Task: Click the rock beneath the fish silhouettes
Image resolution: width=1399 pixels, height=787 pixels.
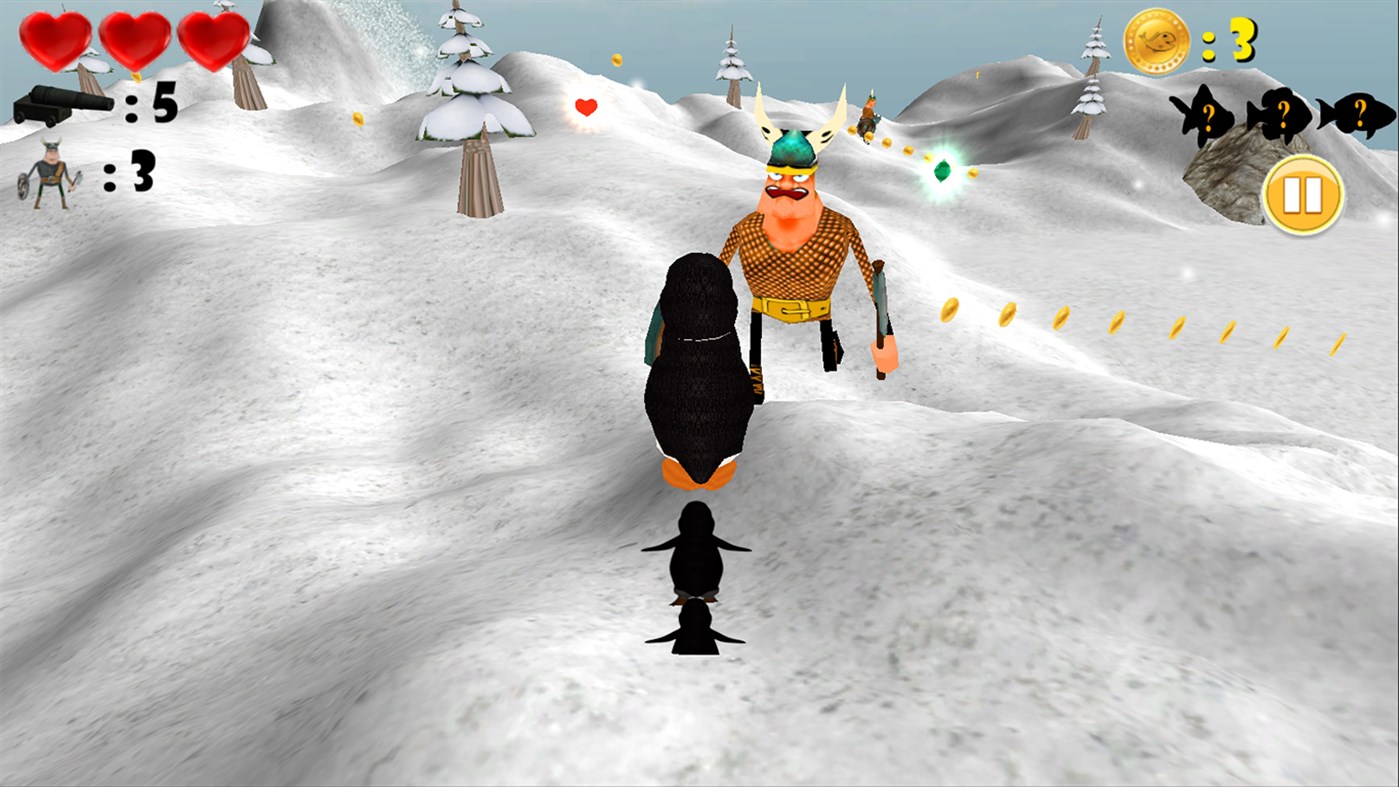Action: pos(1225,180)
